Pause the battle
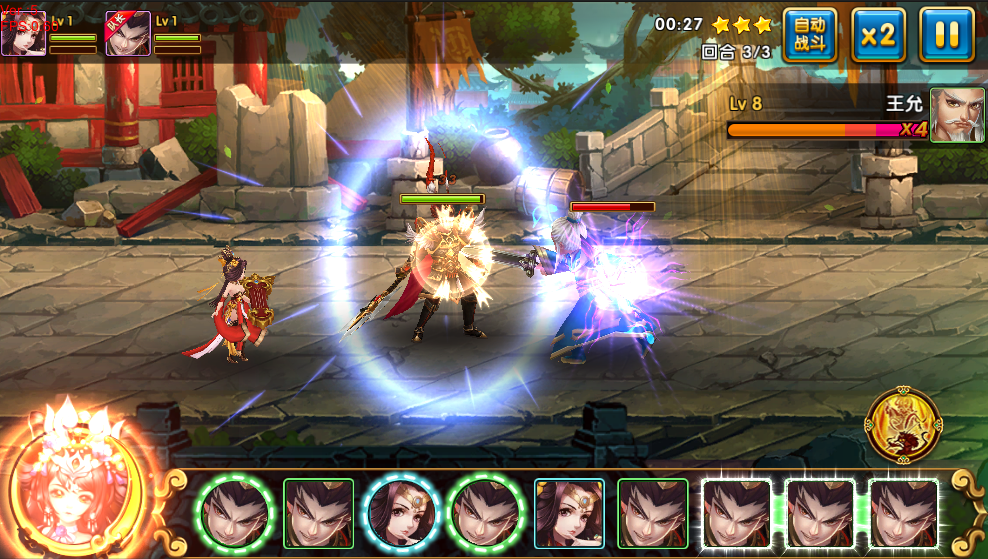 click(x=946, y=36)
